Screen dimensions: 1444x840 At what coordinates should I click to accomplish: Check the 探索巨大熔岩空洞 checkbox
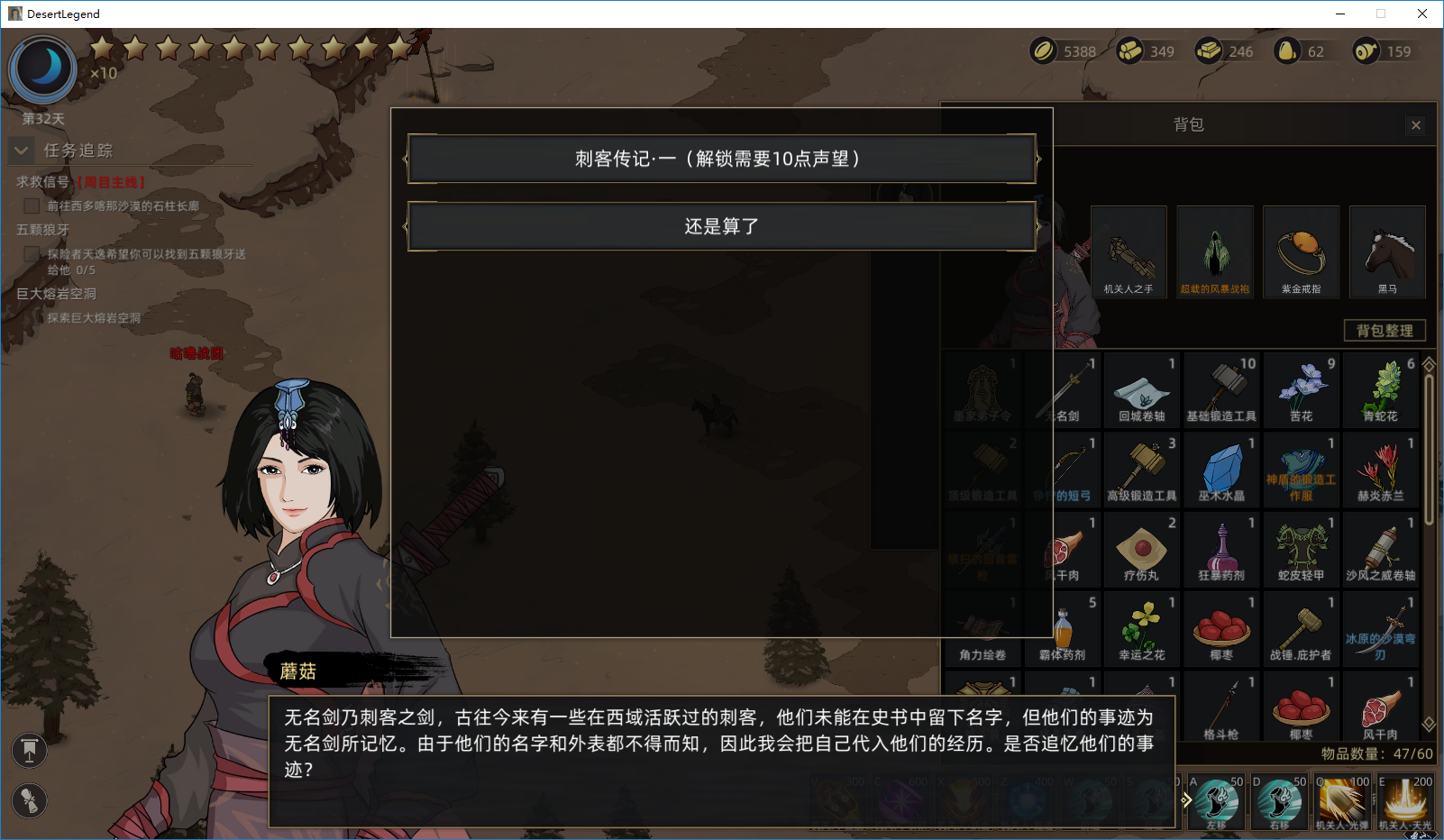tap(32, 317)
